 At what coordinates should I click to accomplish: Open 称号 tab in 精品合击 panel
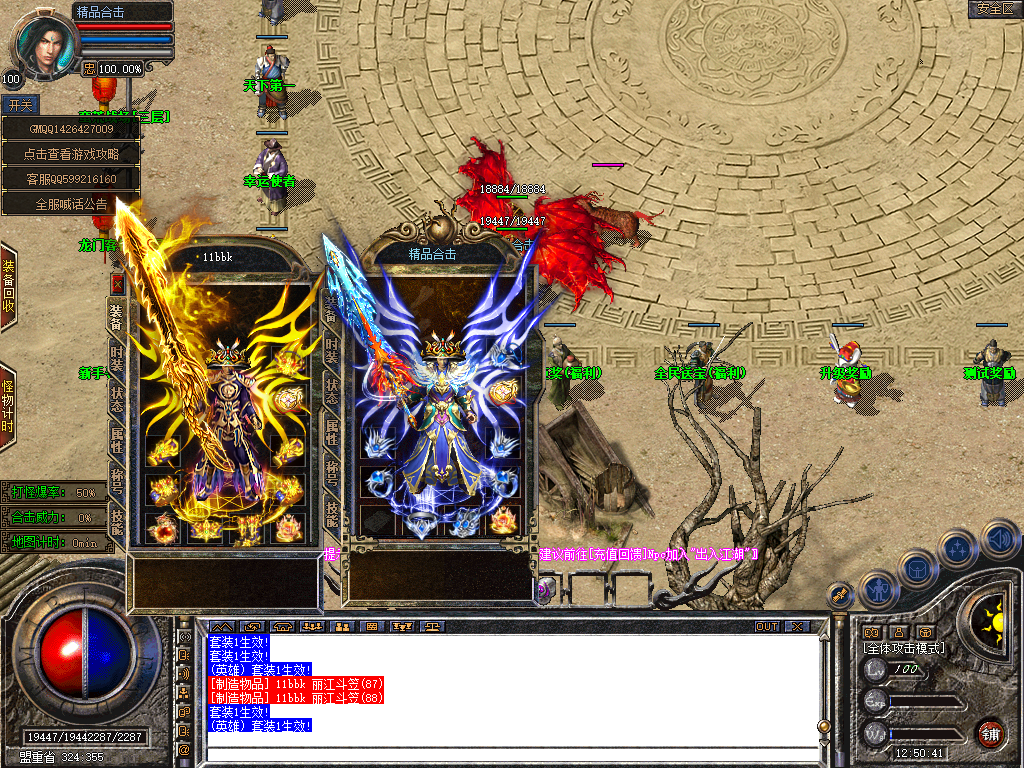[331, 472]
